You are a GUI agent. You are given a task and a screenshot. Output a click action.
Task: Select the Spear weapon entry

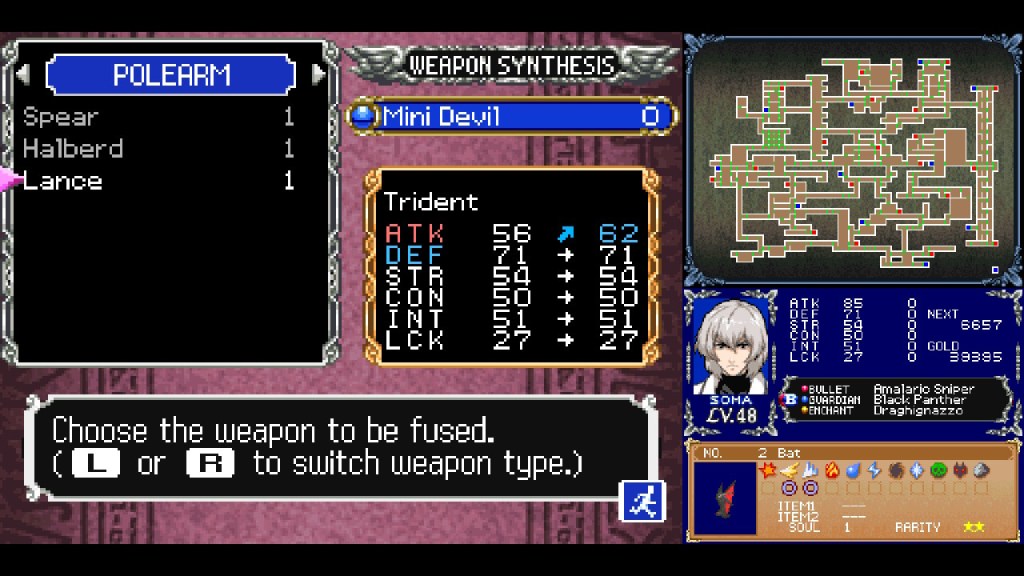pyautogui.click(x=62, y=117)
